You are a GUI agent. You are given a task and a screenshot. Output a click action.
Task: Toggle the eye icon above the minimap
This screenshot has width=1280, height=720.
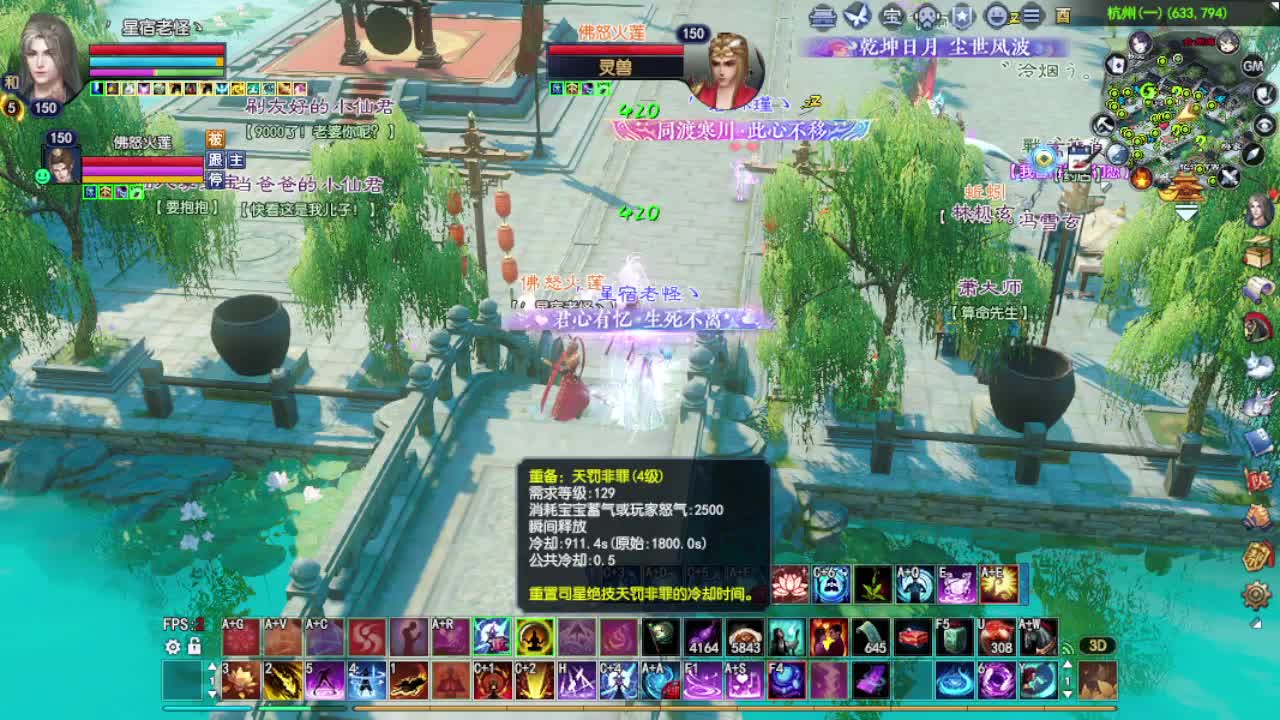tap(1263, 124)
